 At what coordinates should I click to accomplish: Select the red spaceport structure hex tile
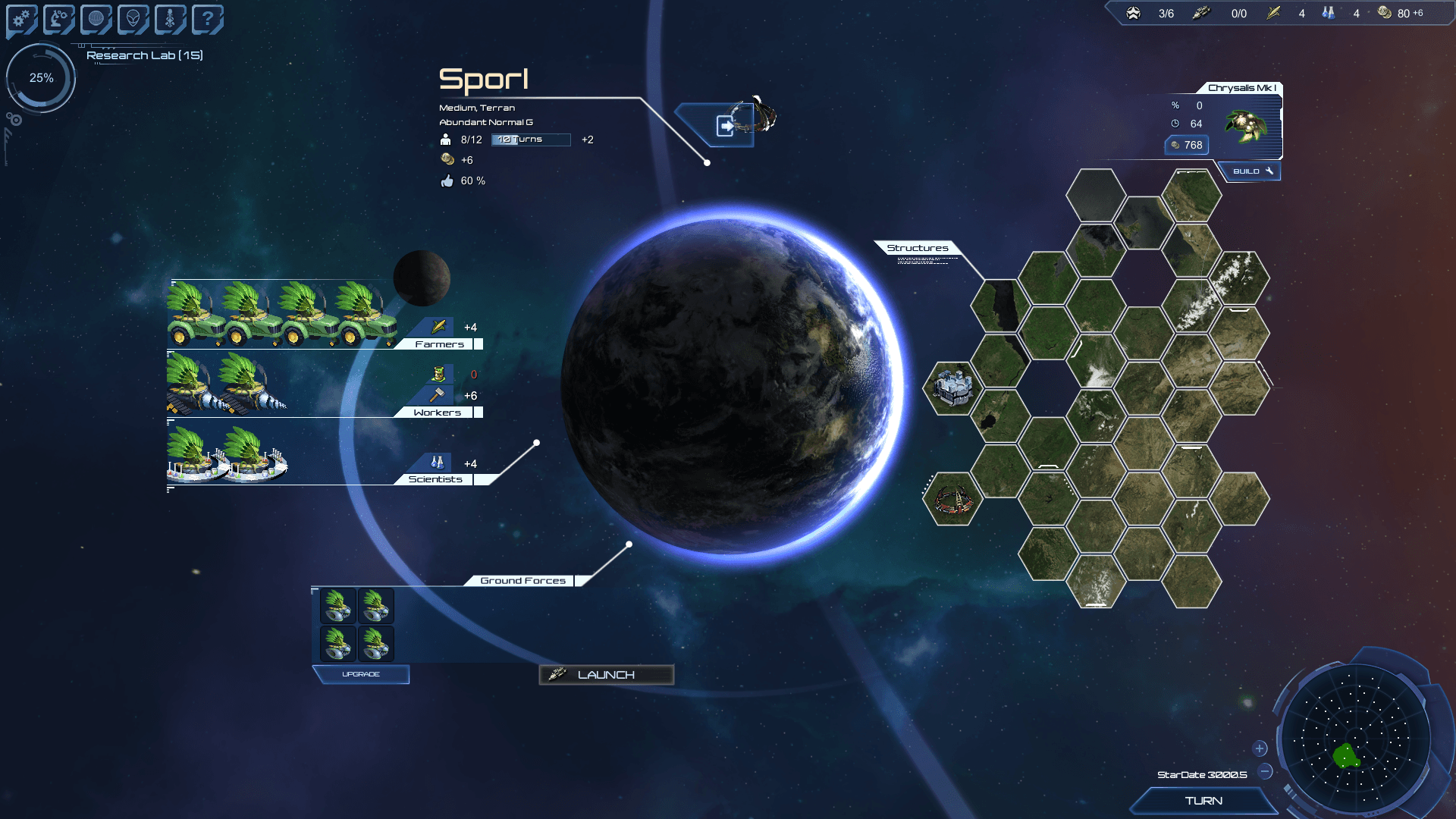(952, 499)
